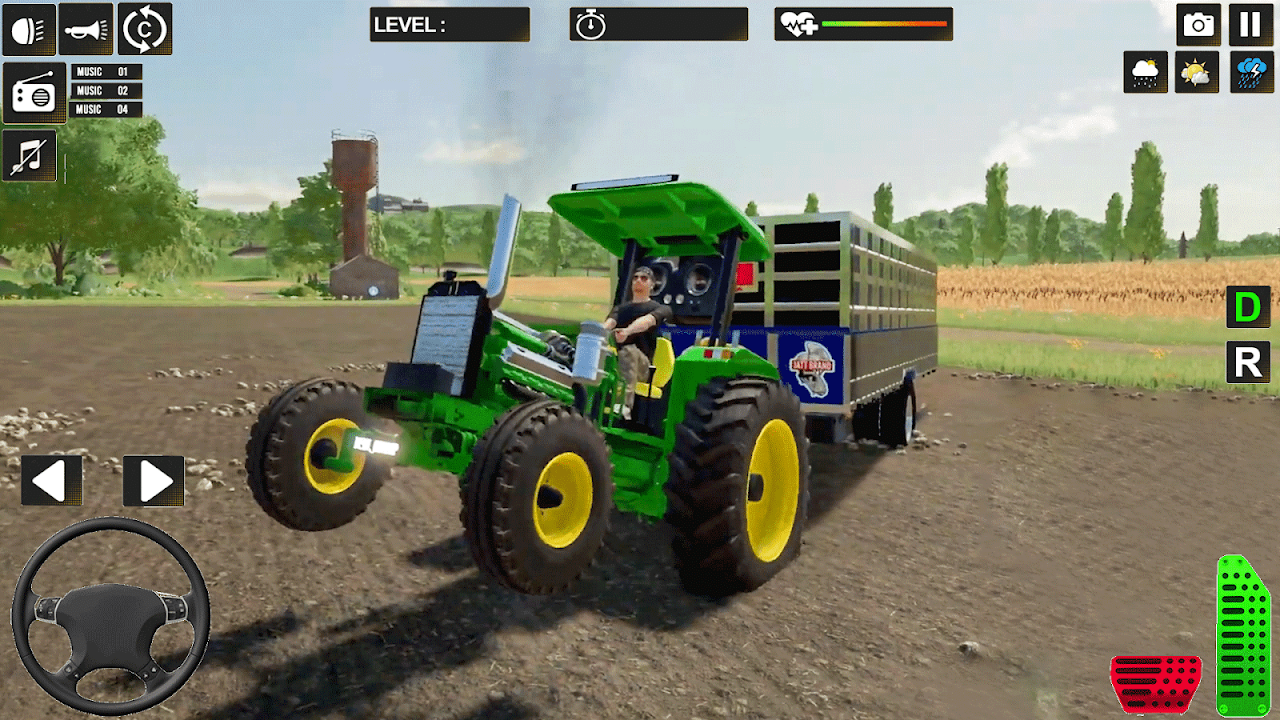Play the Music 04 track
Screen dimensions: 1280x720
[105, 110]
